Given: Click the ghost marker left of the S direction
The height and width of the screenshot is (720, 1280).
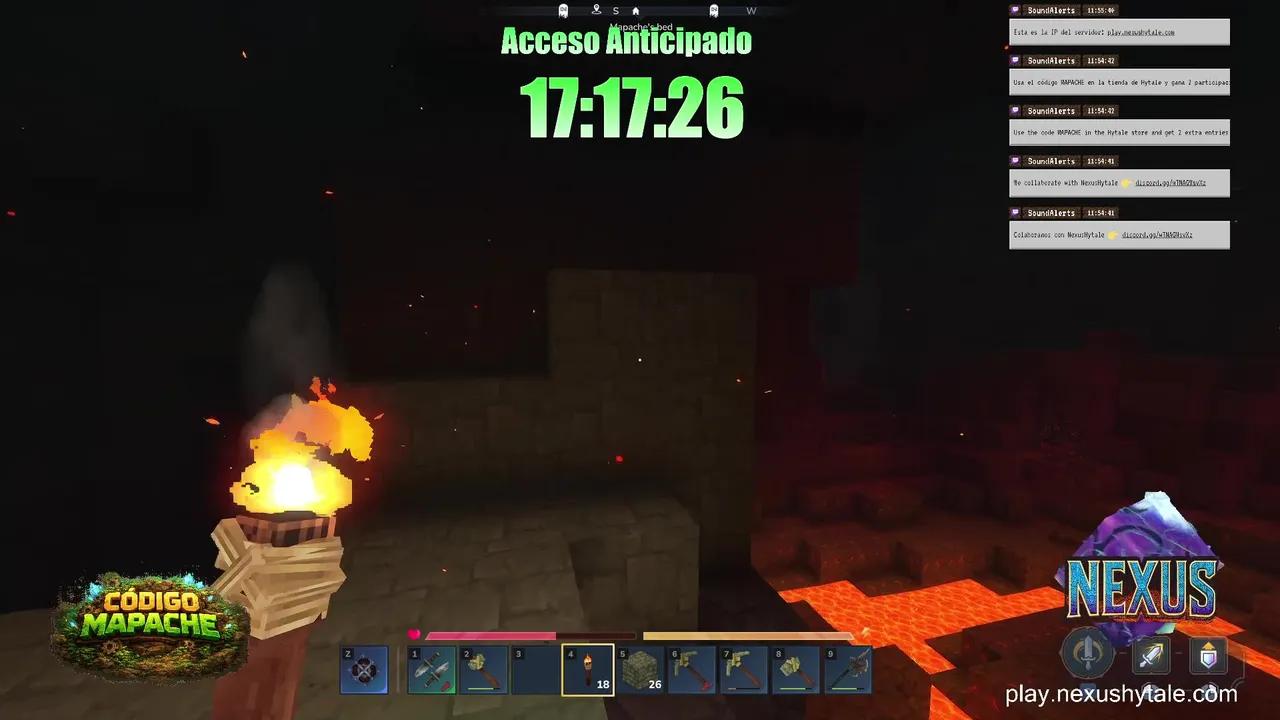Looking at the screenshot, I should click(563, 10).
